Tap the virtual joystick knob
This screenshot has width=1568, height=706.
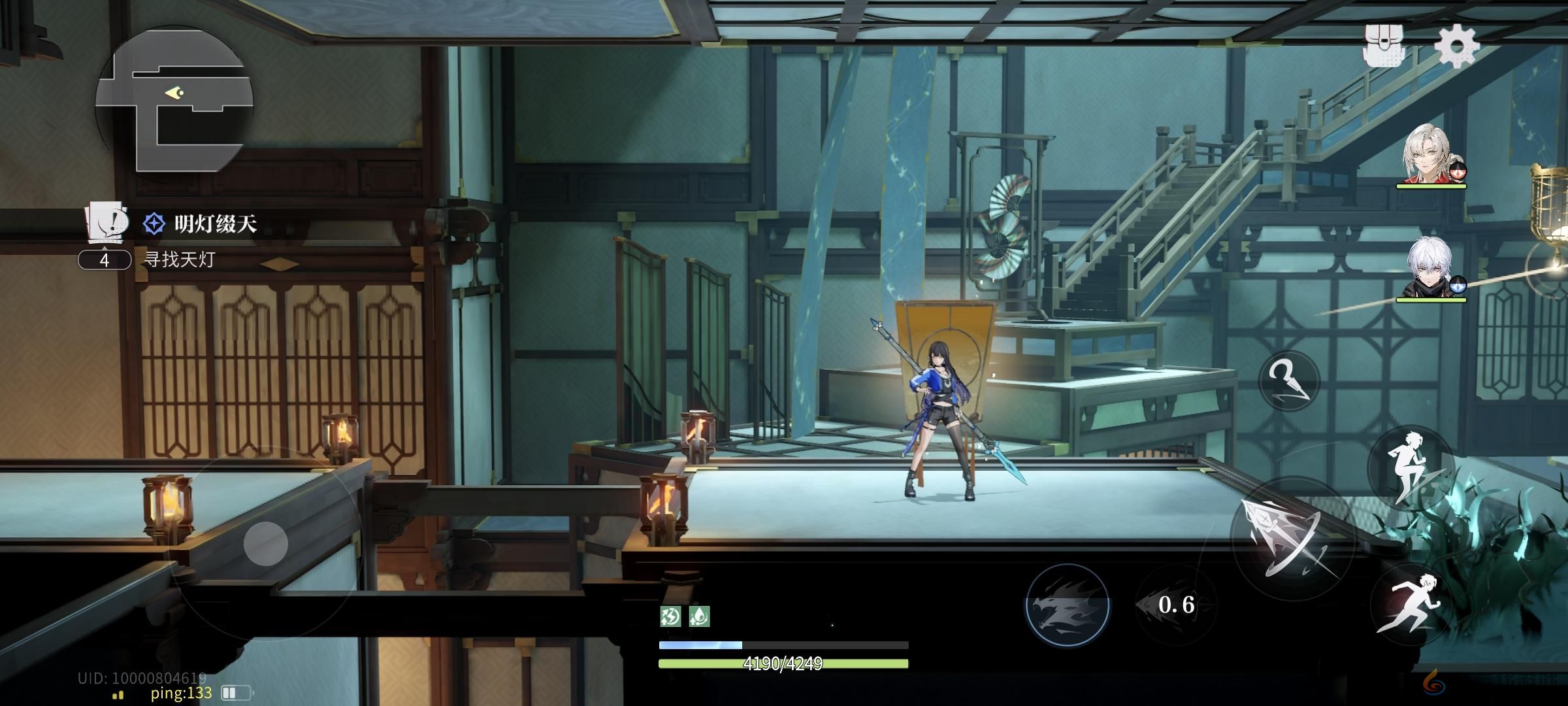pos(266,543)
